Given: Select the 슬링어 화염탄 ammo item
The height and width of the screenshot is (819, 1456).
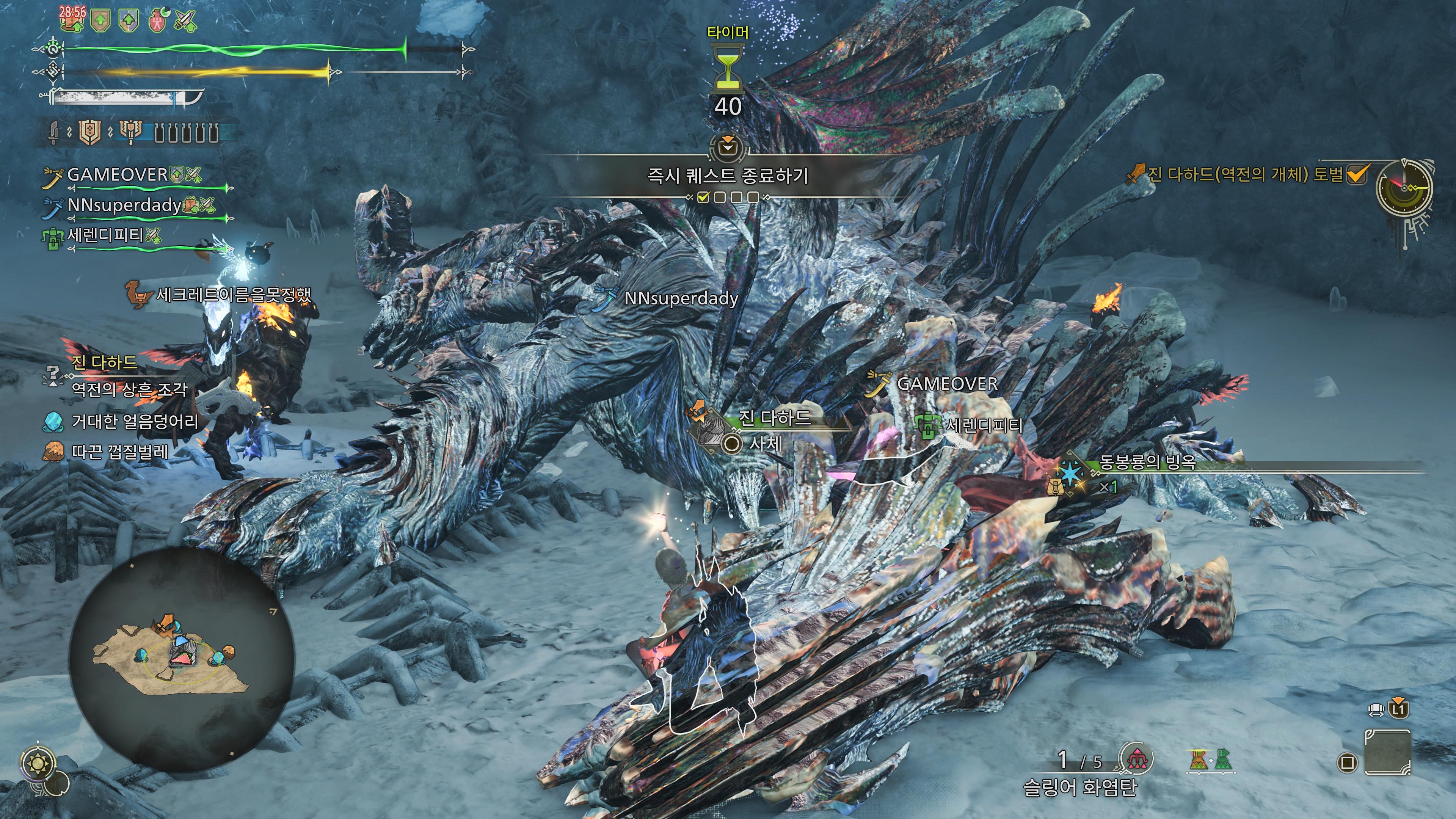Looking at the screenshot, I should coord(1079,787).
